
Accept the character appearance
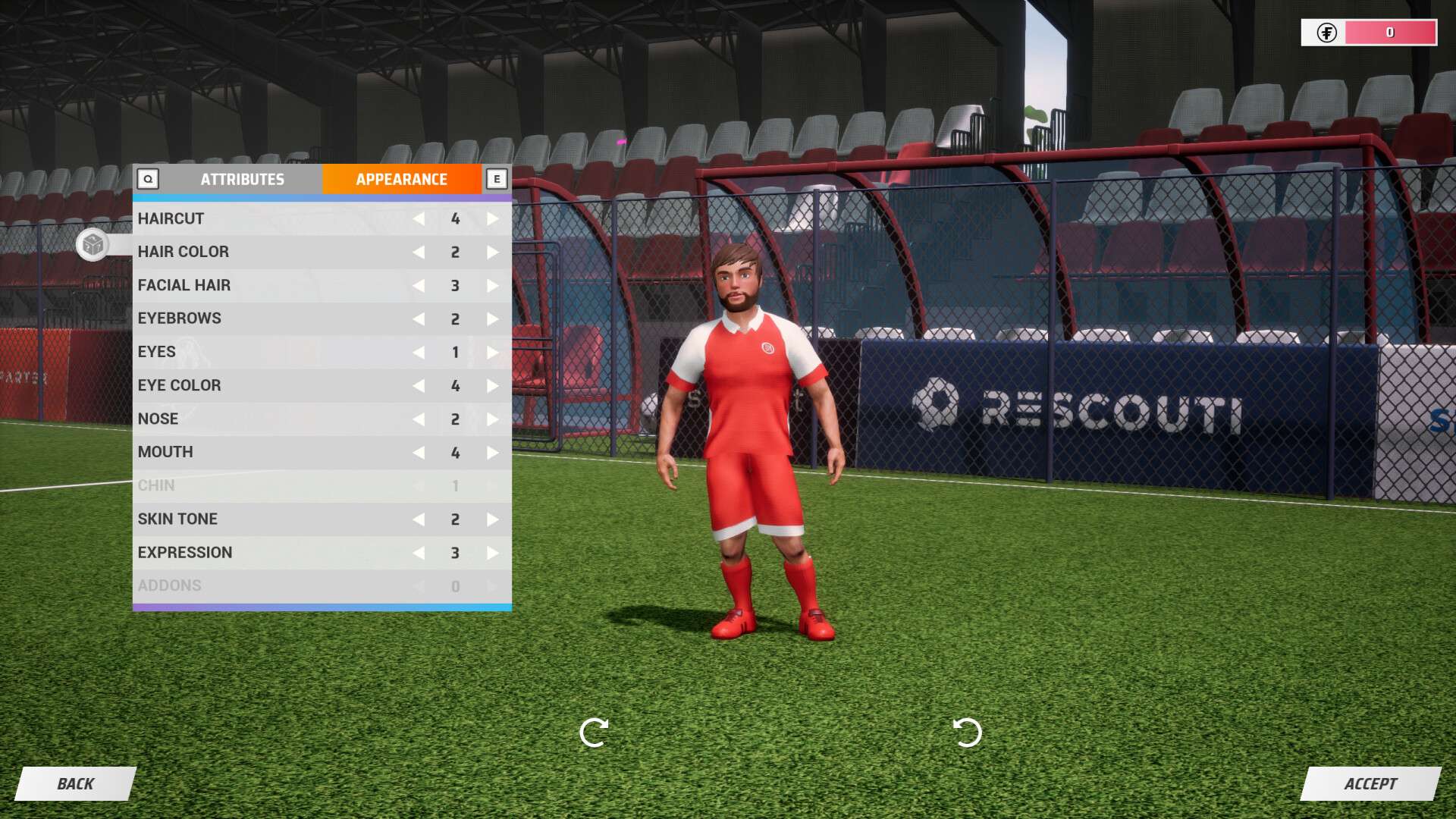coord(1370,783)
